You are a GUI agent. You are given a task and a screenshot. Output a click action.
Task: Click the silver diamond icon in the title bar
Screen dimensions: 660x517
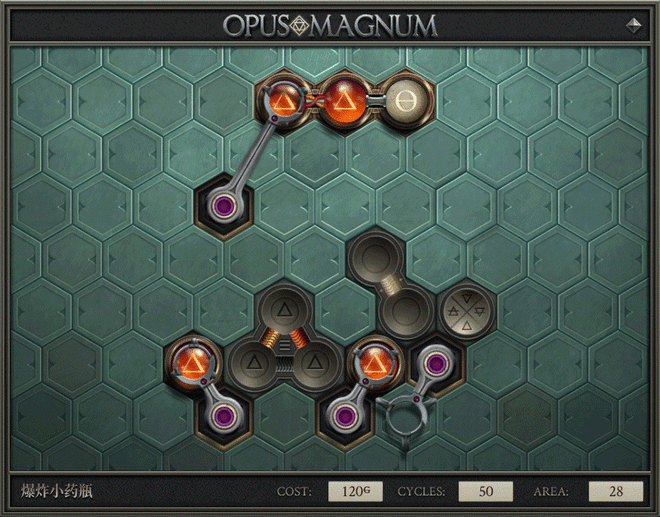click(x=633, y=25)
